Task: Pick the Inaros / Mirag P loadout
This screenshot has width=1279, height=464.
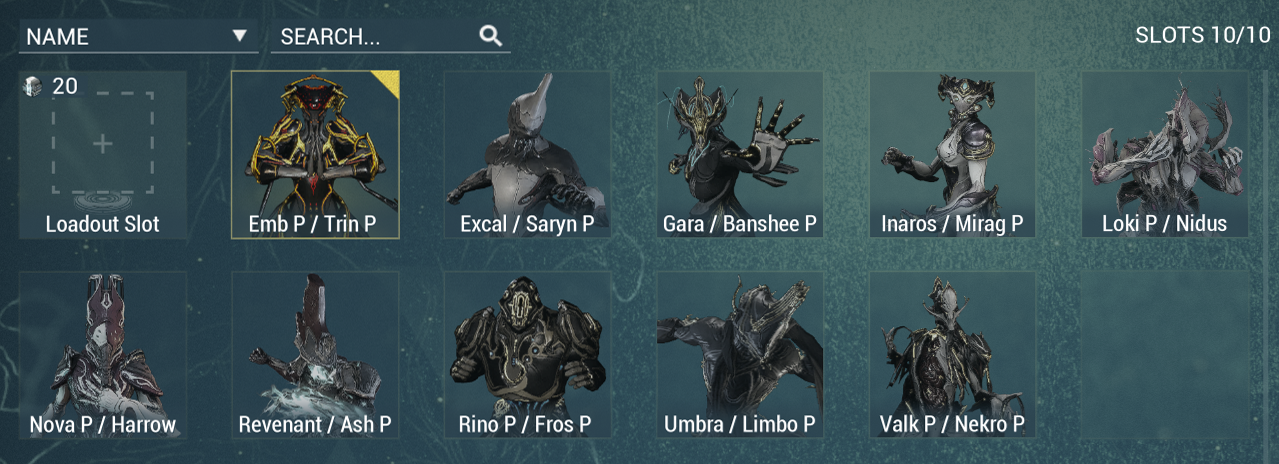Action: [952, 154]
